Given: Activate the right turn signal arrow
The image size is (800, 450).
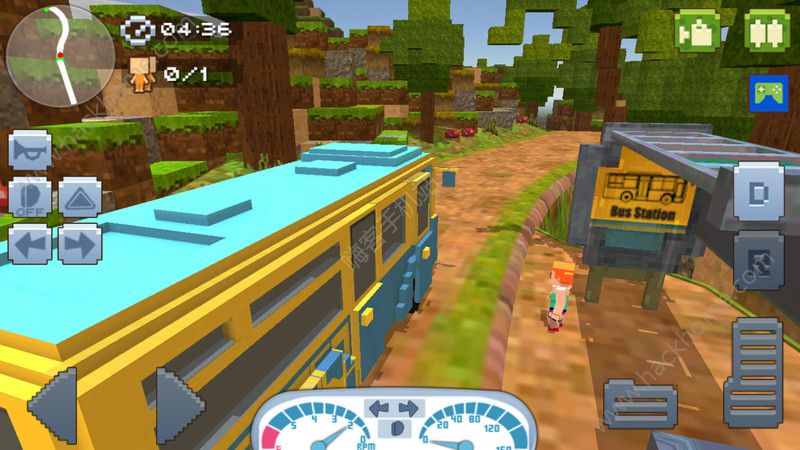Looking at the screenshot, I should point(80,243).
